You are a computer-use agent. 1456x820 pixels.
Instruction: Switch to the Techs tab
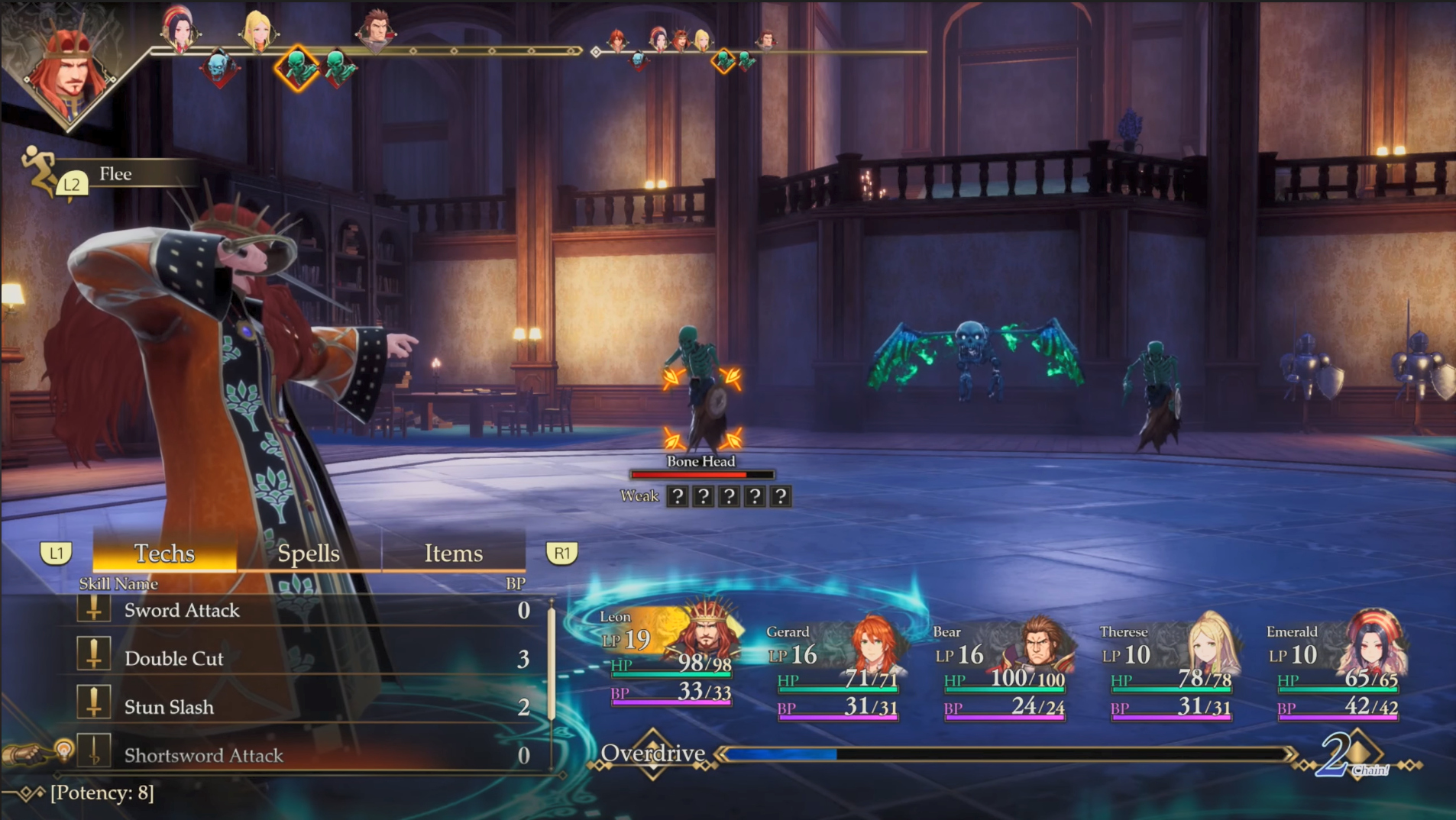[164, 553]
